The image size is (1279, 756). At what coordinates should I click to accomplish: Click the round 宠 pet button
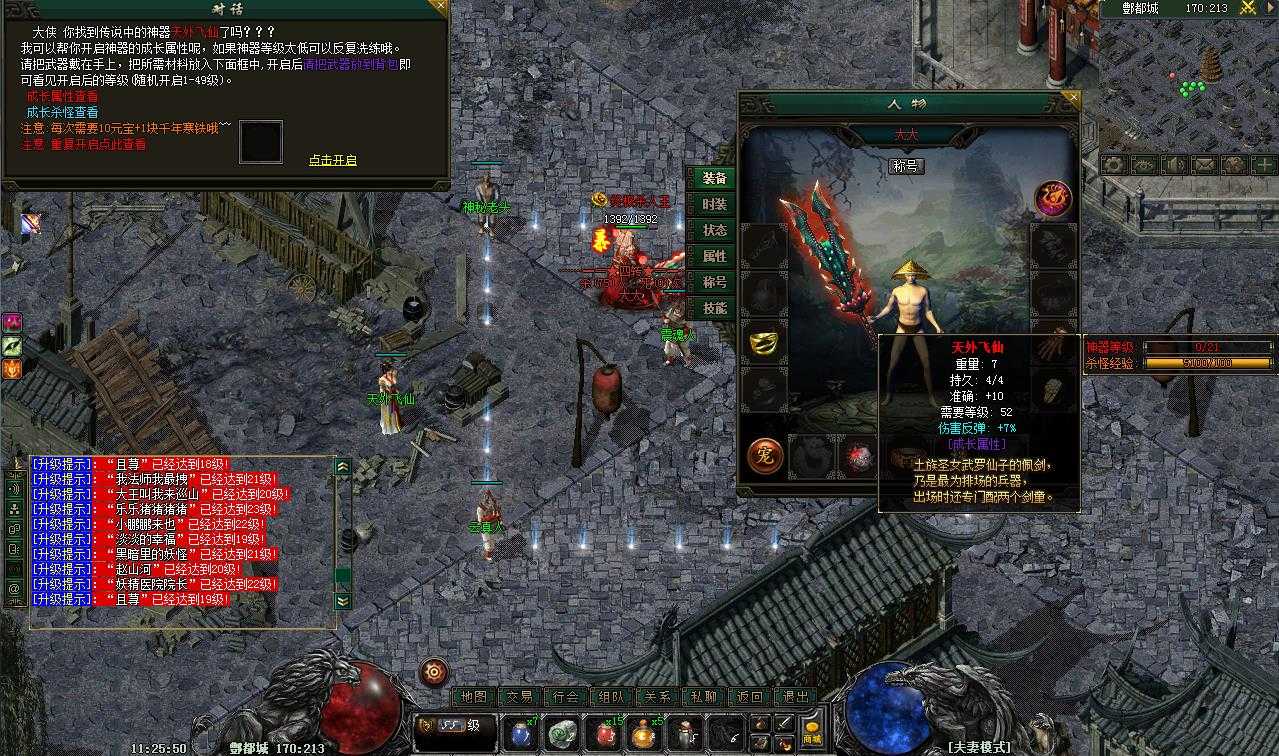pos(765,456)
